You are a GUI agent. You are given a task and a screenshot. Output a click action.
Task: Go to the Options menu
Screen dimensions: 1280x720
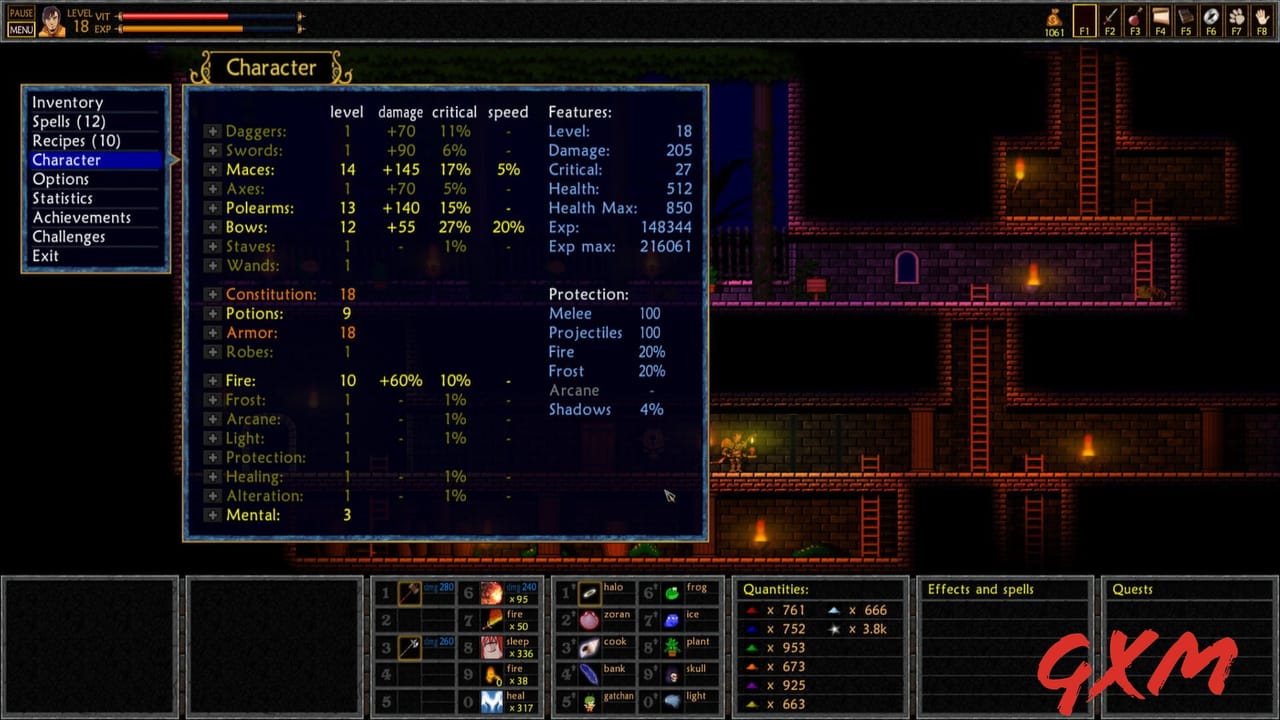tap(60, 179)
